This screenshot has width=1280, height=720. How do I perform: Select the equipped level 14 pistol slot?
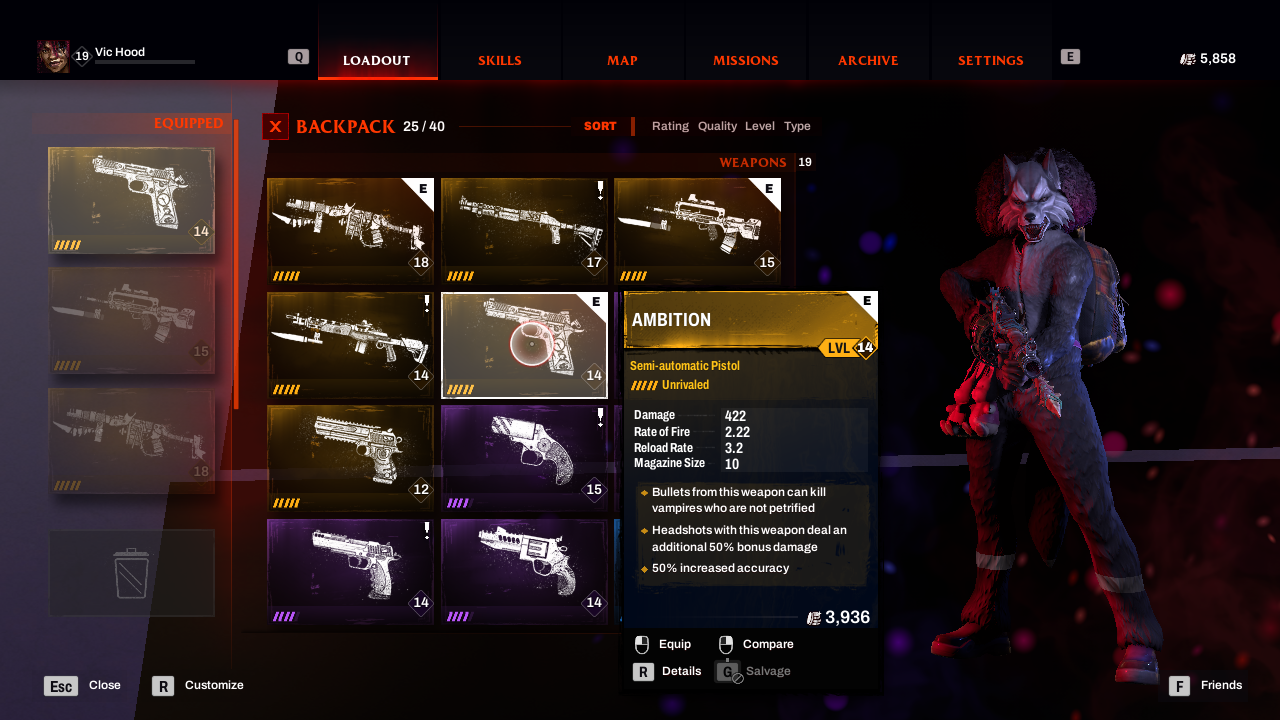pyautogui.click(x=131, y=200)
